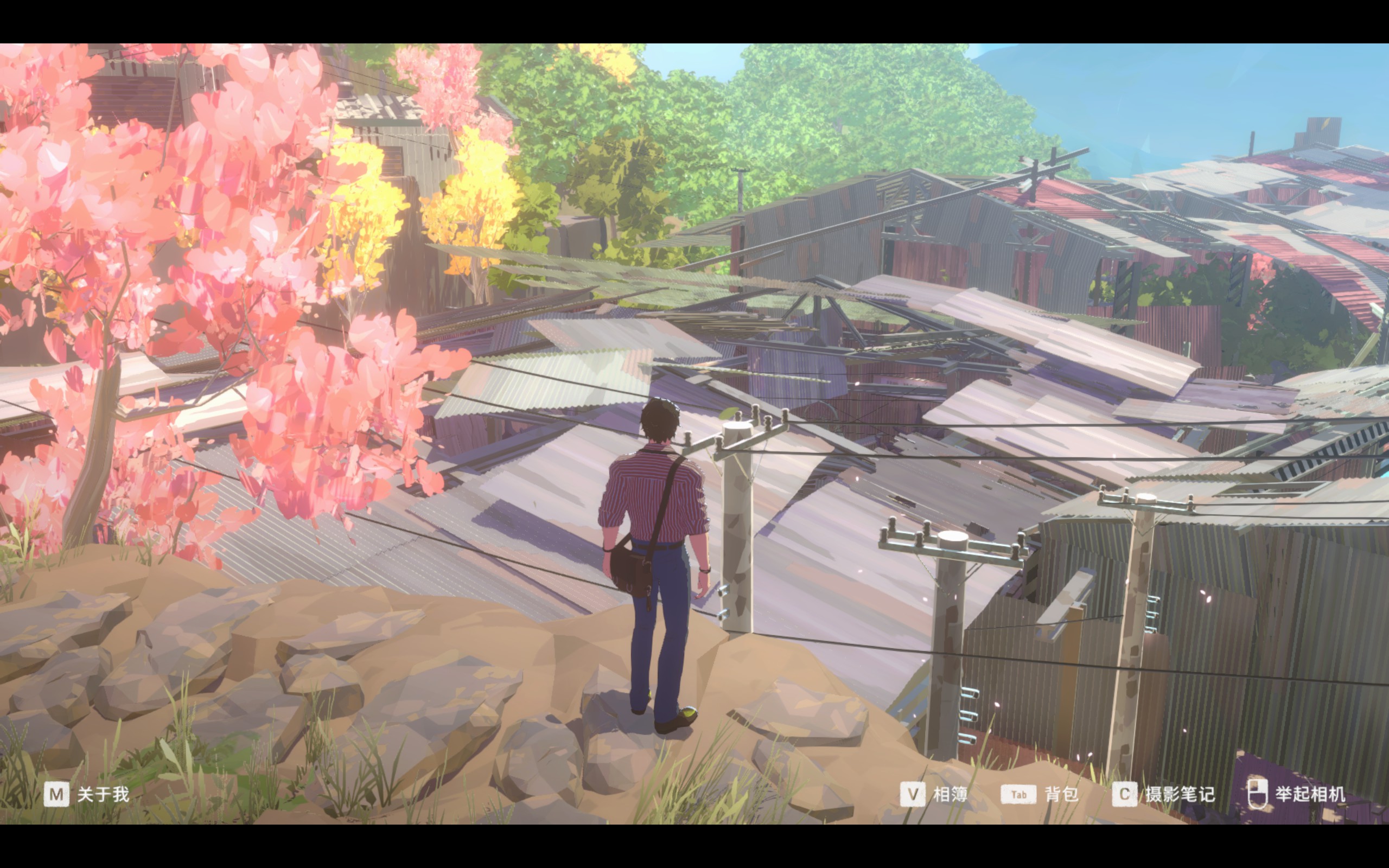
Task: Open the 相簿 photo album
Action: coord(934,795)
